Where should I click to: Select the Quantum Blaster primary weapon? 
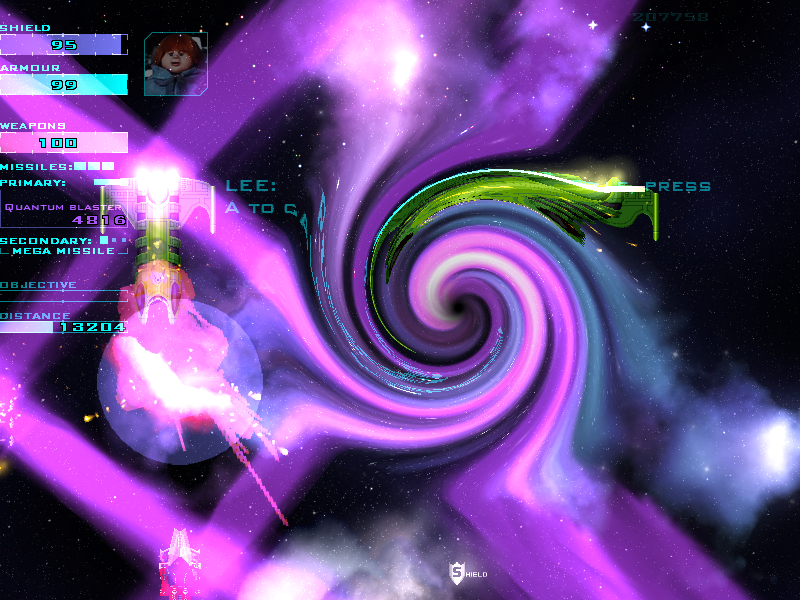[x=65, y=213]
